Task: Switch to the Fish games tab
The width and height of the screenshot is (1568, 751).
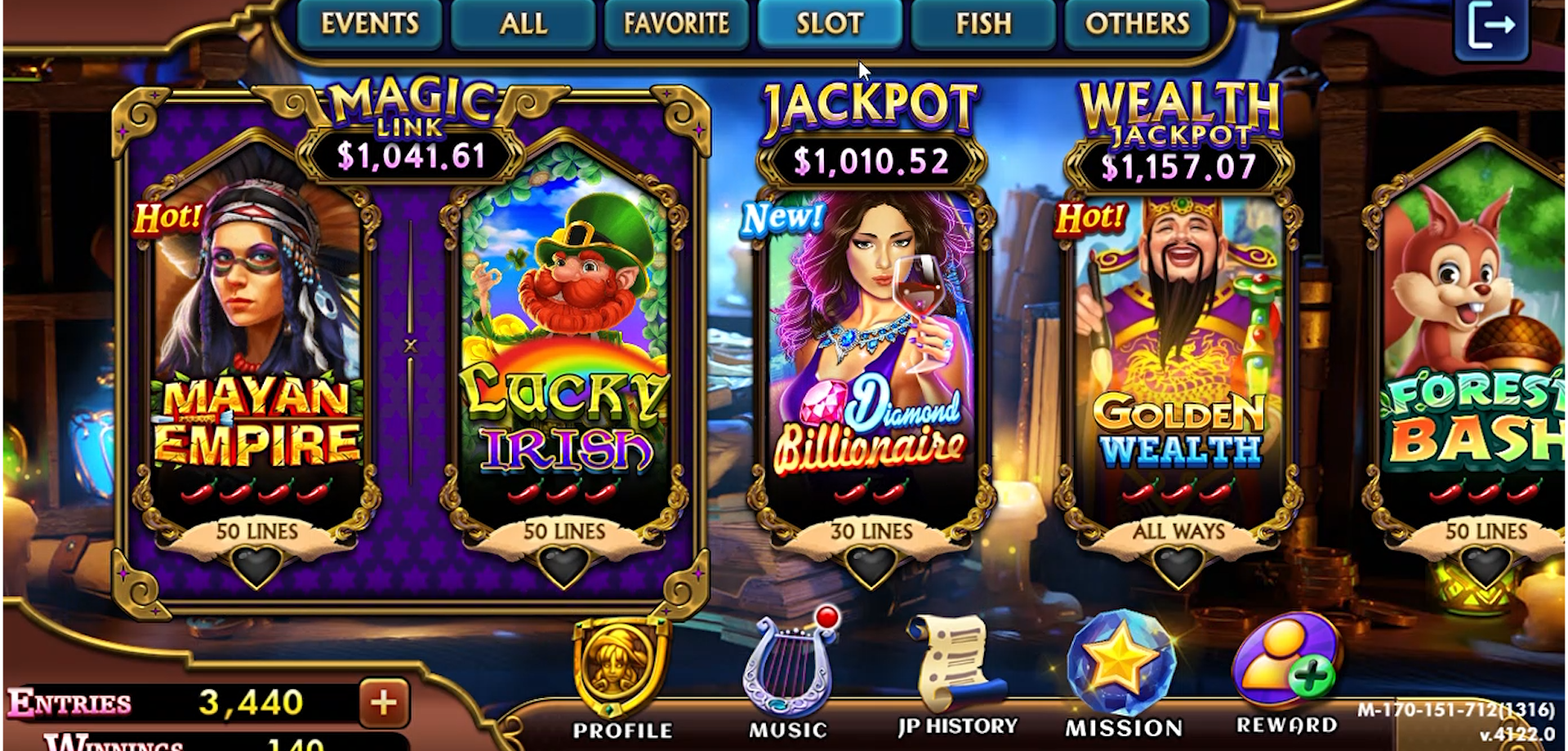Action: [x=983, y=24]
